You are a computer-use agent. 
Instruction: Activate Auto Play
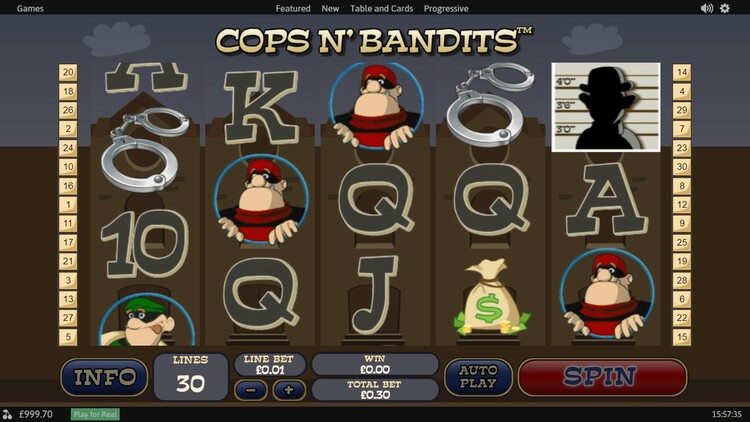[478, 377]
